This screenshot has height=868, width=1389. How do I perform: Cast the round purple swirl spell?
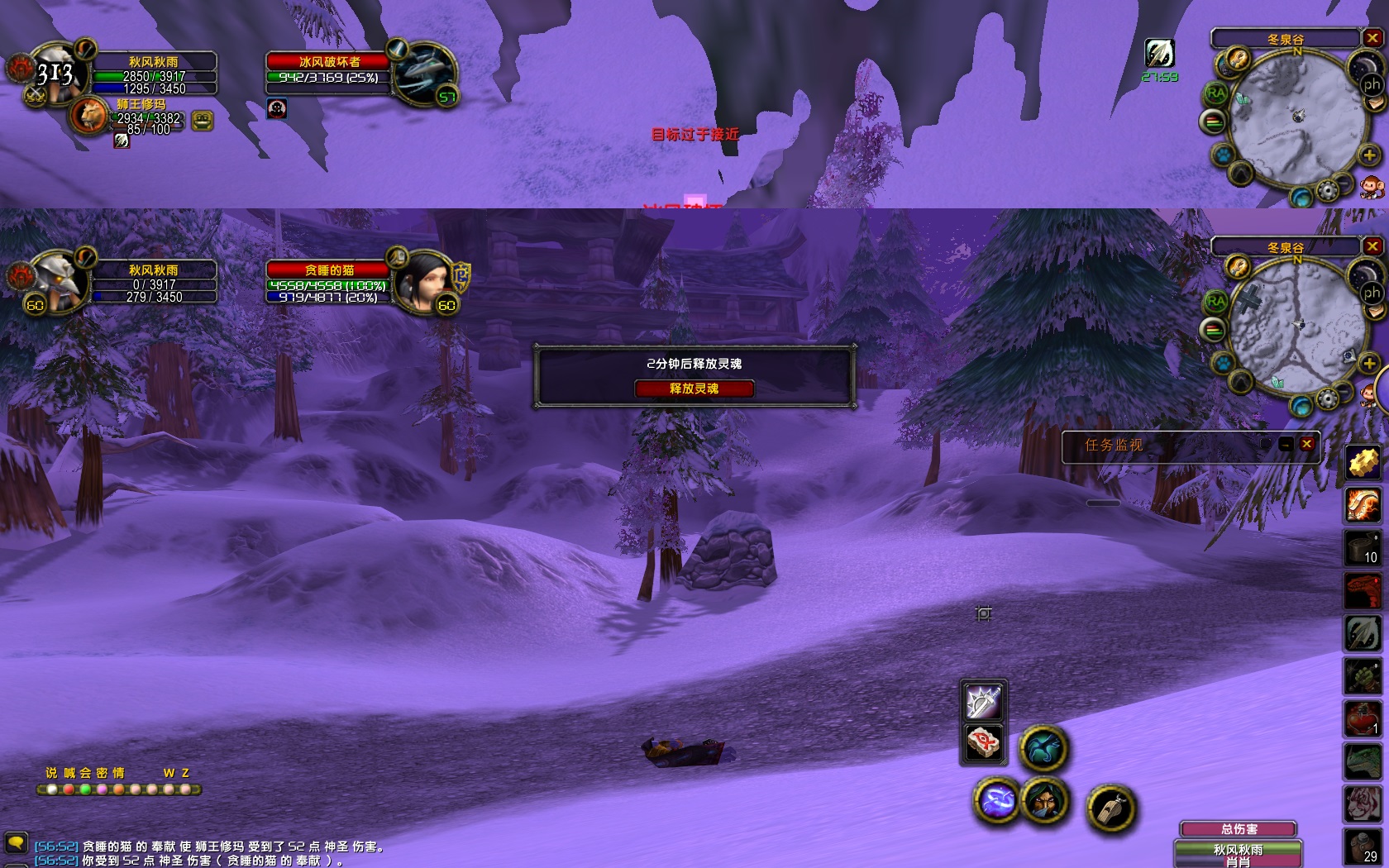[998, 800]
